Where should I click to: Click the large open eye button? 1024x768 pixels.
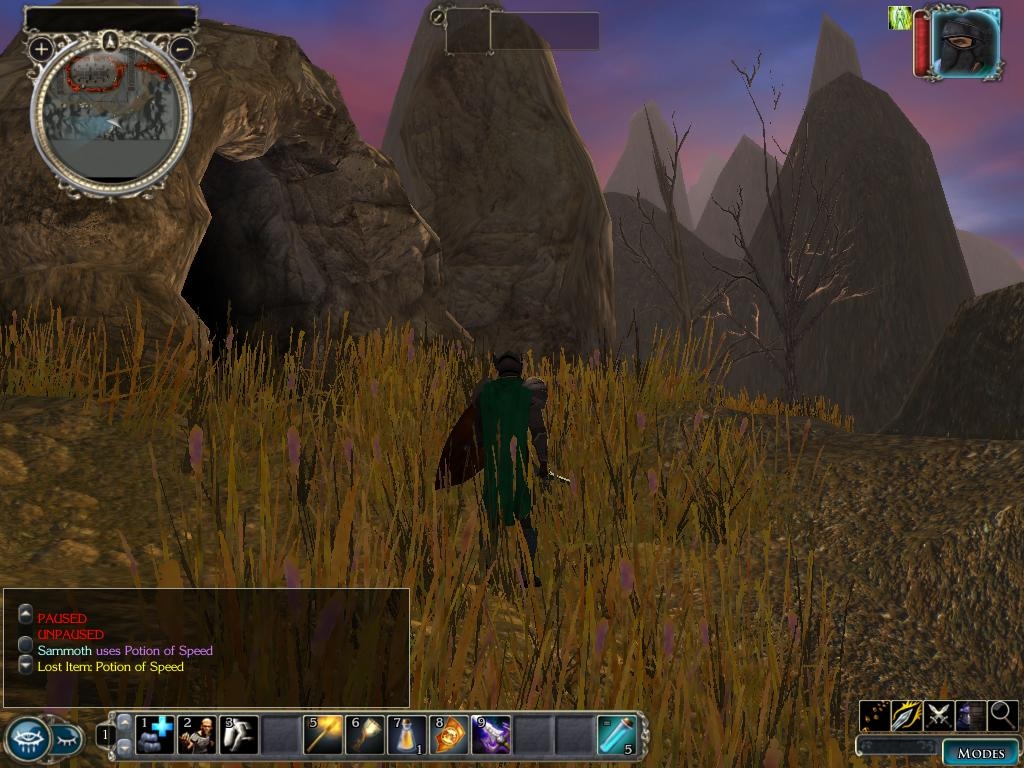[26, 739]
